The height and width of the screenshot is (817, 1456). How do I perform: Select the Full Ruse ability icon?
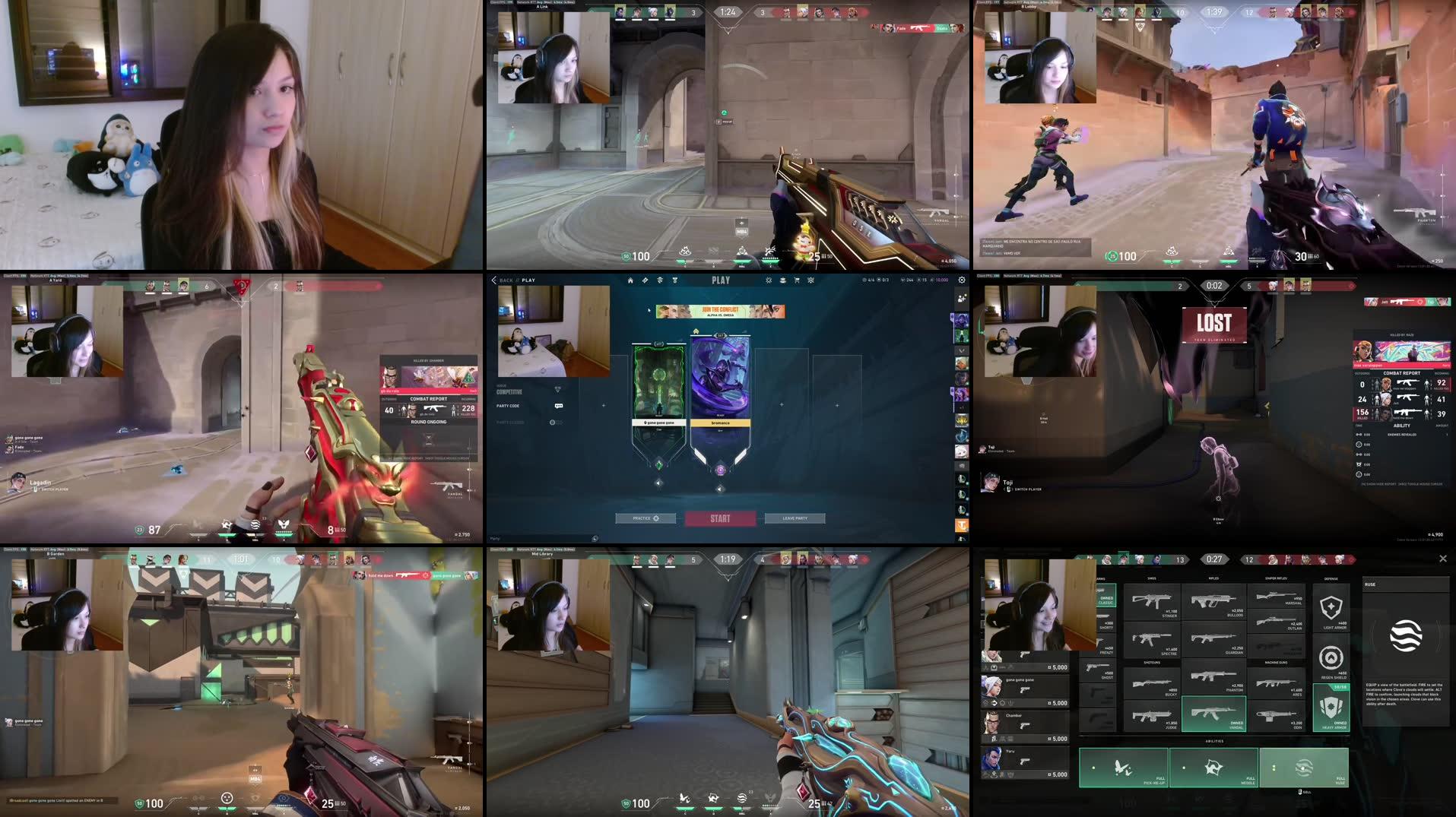pos(1305,769)
